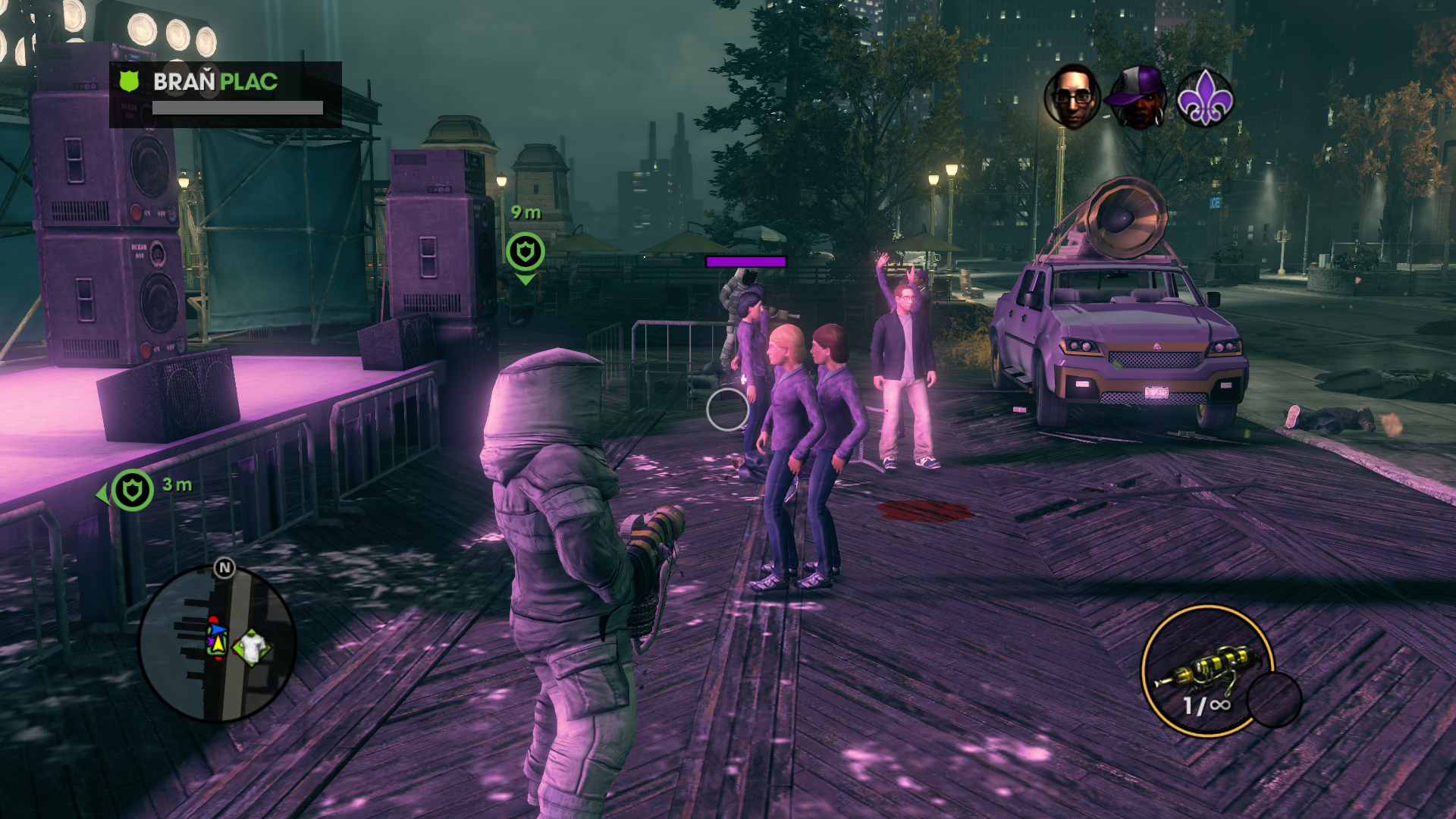Click the Saints fleur-de-lis emblem
This screenshot has height=819, width=1456.
click(1204, 97)
